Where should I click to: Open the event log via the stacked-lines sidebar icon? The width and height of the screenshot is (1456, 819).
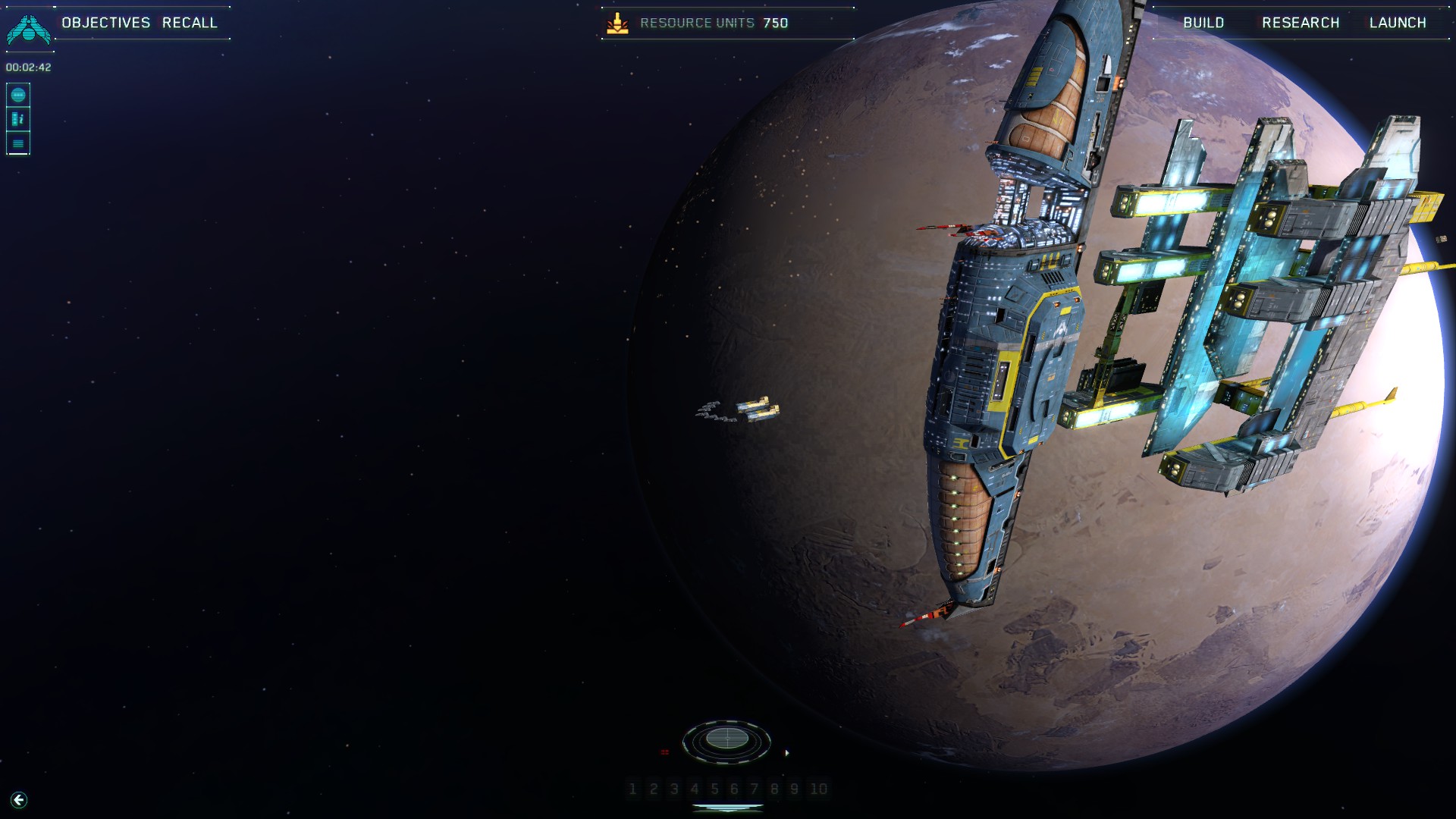[x=18, y=143]
